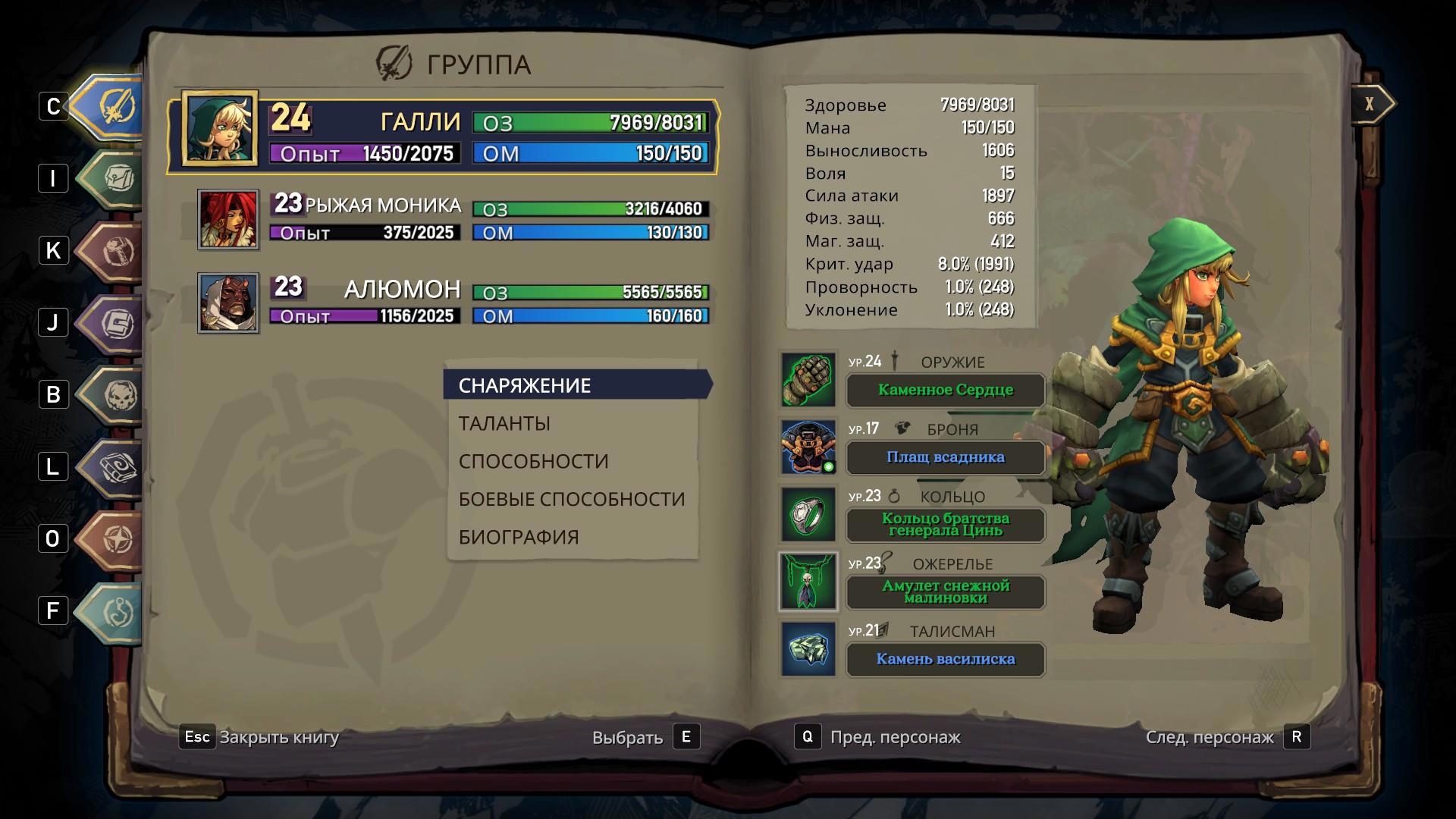Open the Таланты section
The width and height of the screenshot is (1456, 819).
pyautogui.click(x=504, y=423)
